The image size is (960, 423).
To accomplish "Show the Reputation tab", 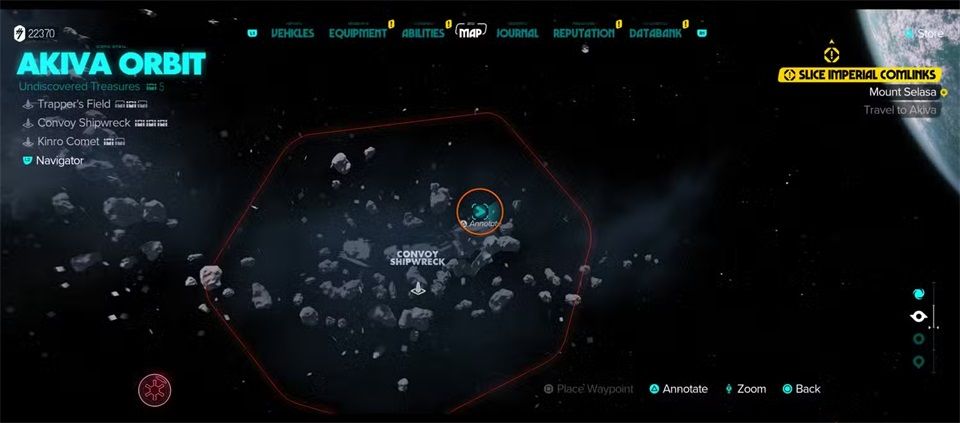I will click(583, 33).
